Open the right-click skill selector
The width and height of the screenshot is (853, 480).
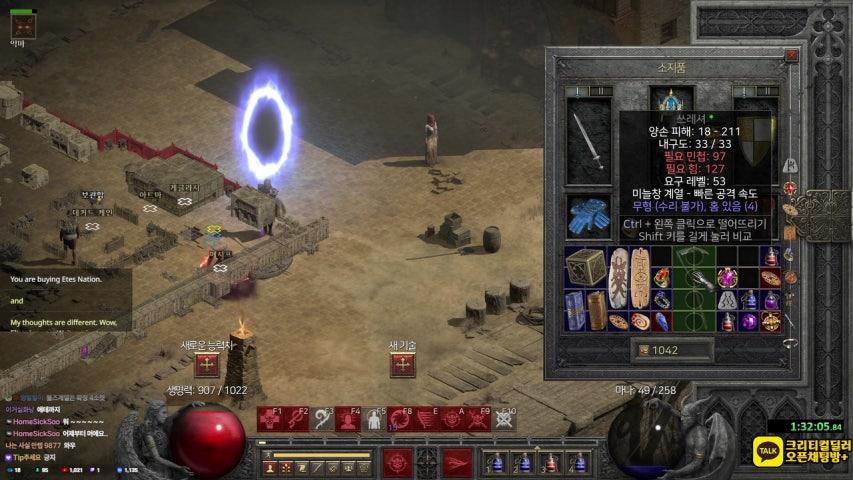[x=456, y=463]
